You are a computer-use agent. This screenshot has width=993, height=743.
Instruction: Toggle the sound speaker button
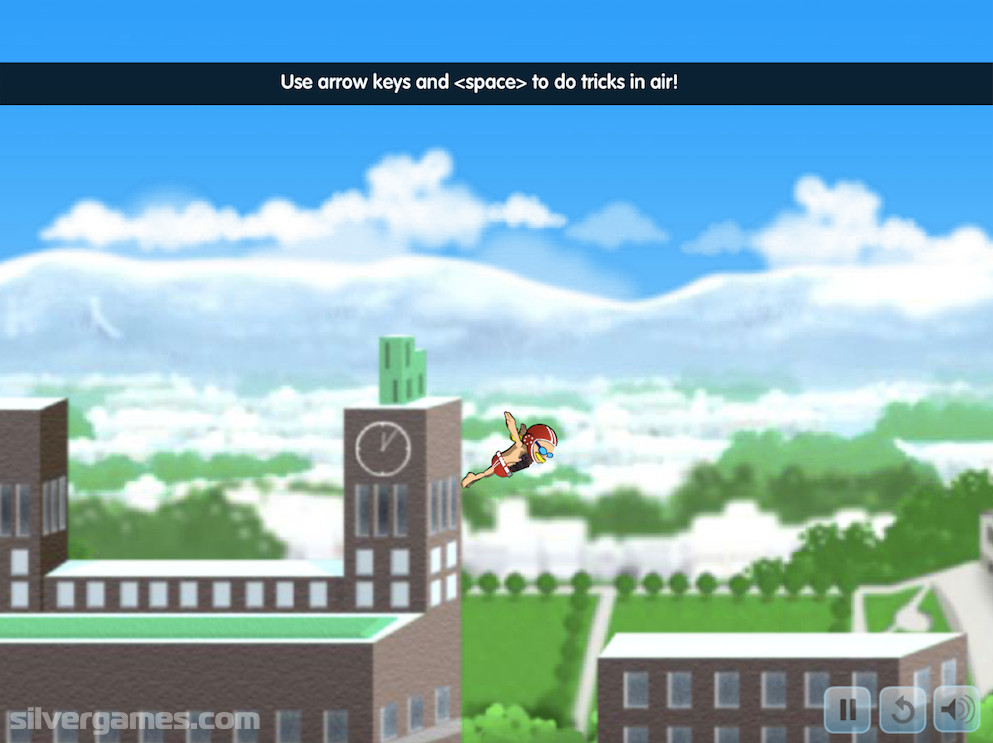[957, 711]
